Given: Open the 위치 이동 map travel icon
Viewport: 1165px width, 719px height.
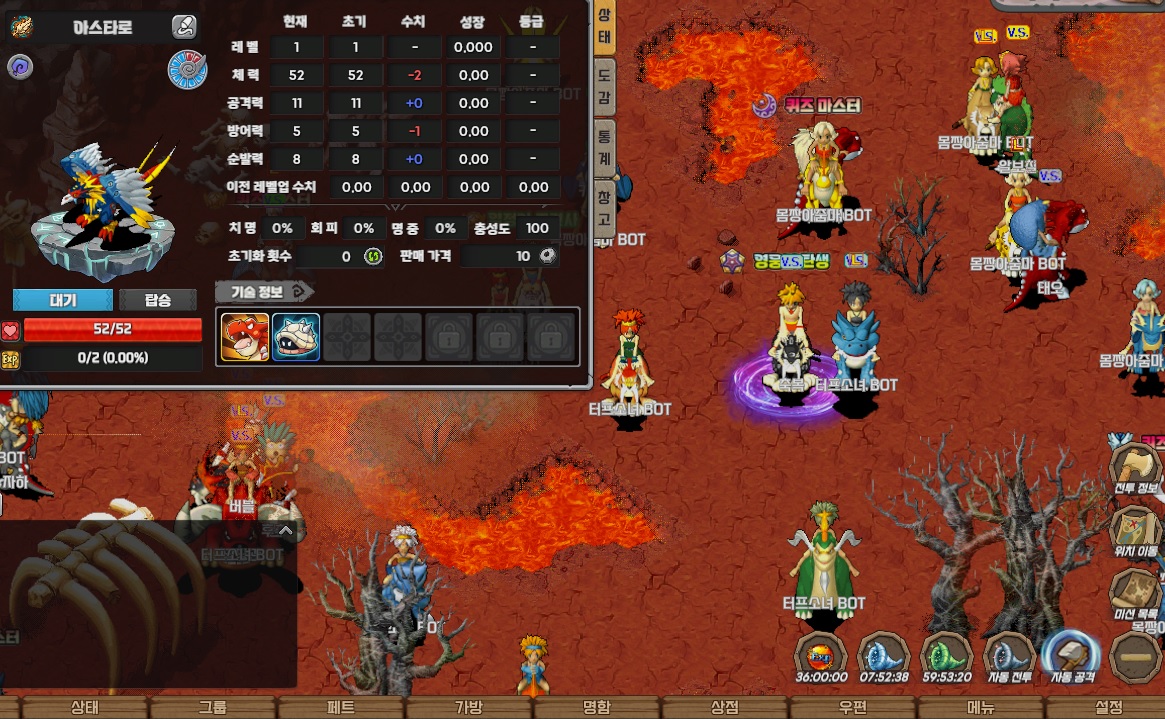Looking at the screenshot, I should point(1134,531).
